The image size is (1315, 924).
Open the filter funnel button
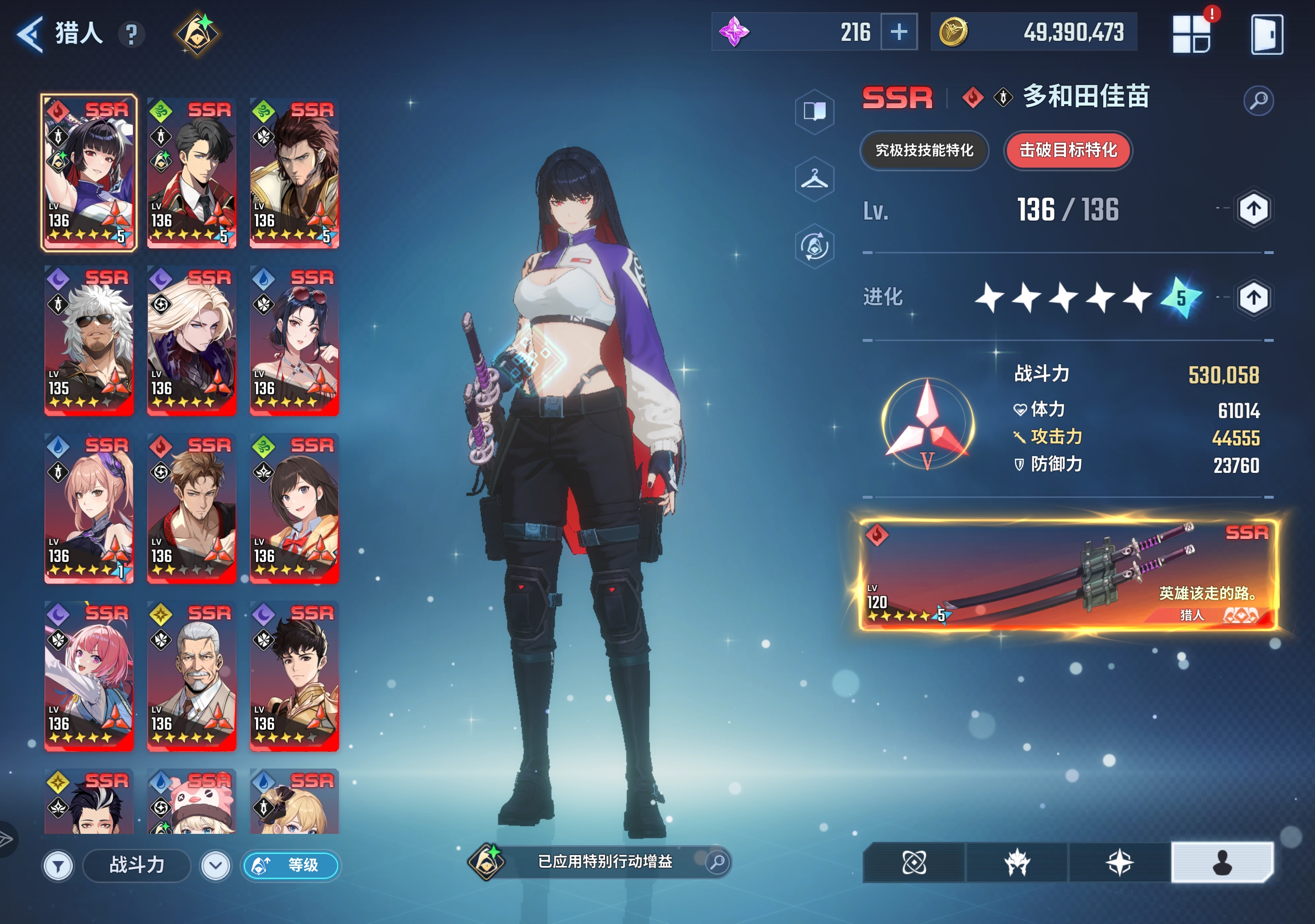coord(58,866)
